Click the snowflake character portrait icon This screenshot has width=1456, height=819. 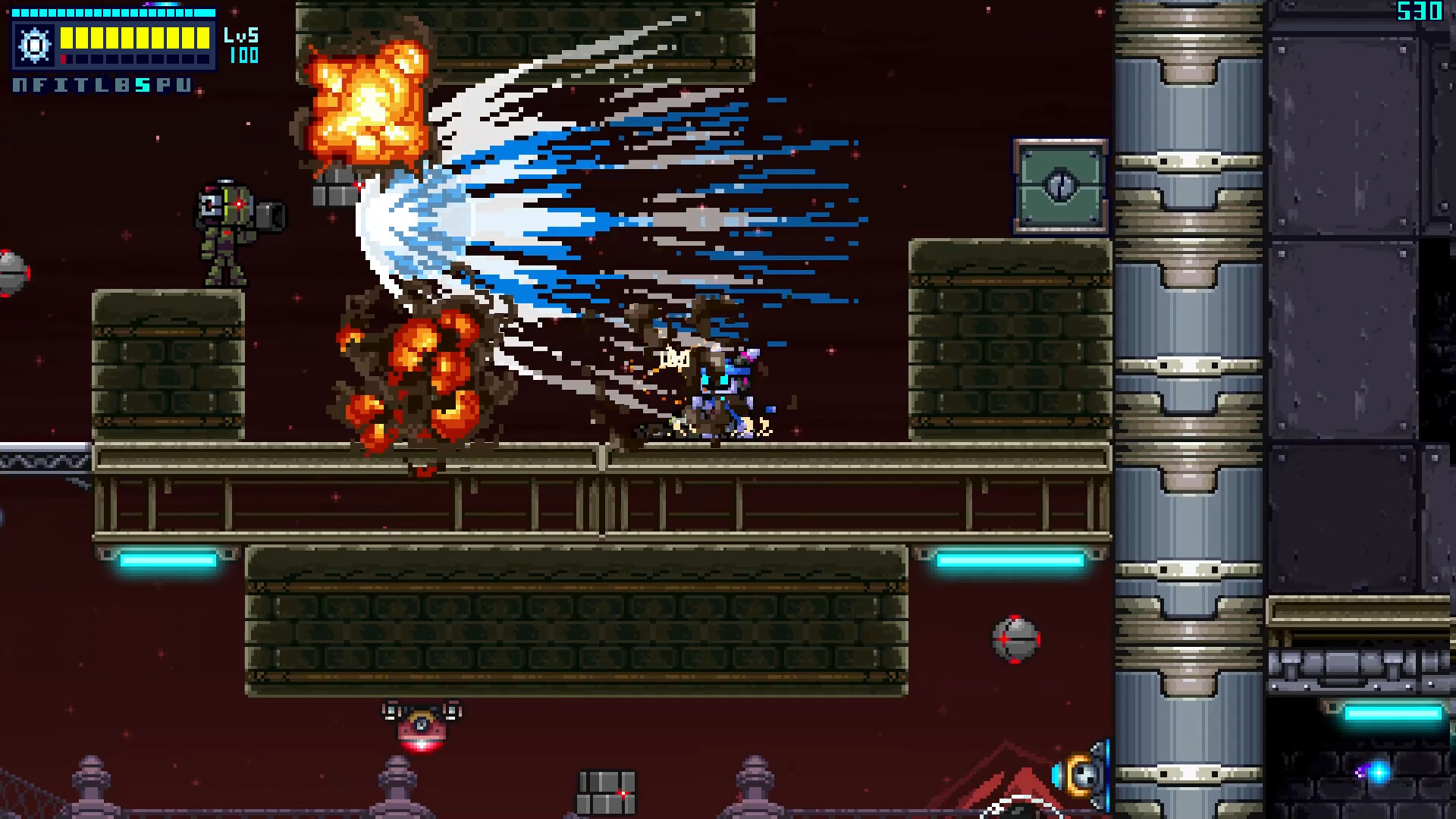click(x=35, y=44)
